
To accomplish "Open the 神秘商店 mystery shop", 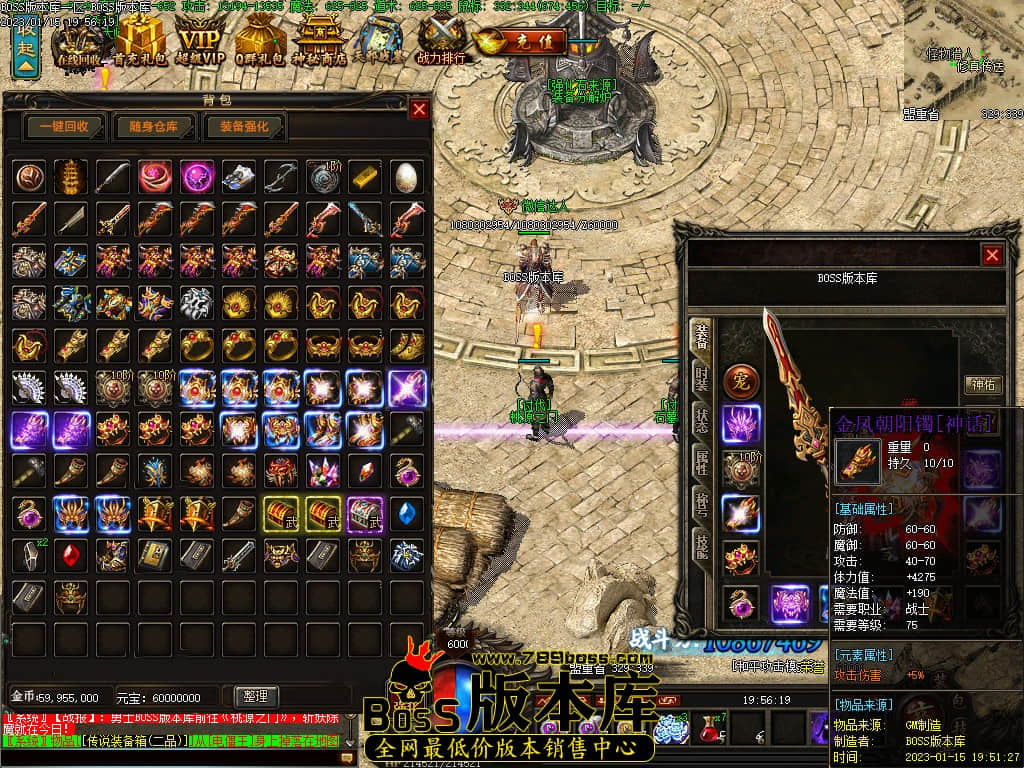I will [x=322, y=40].
